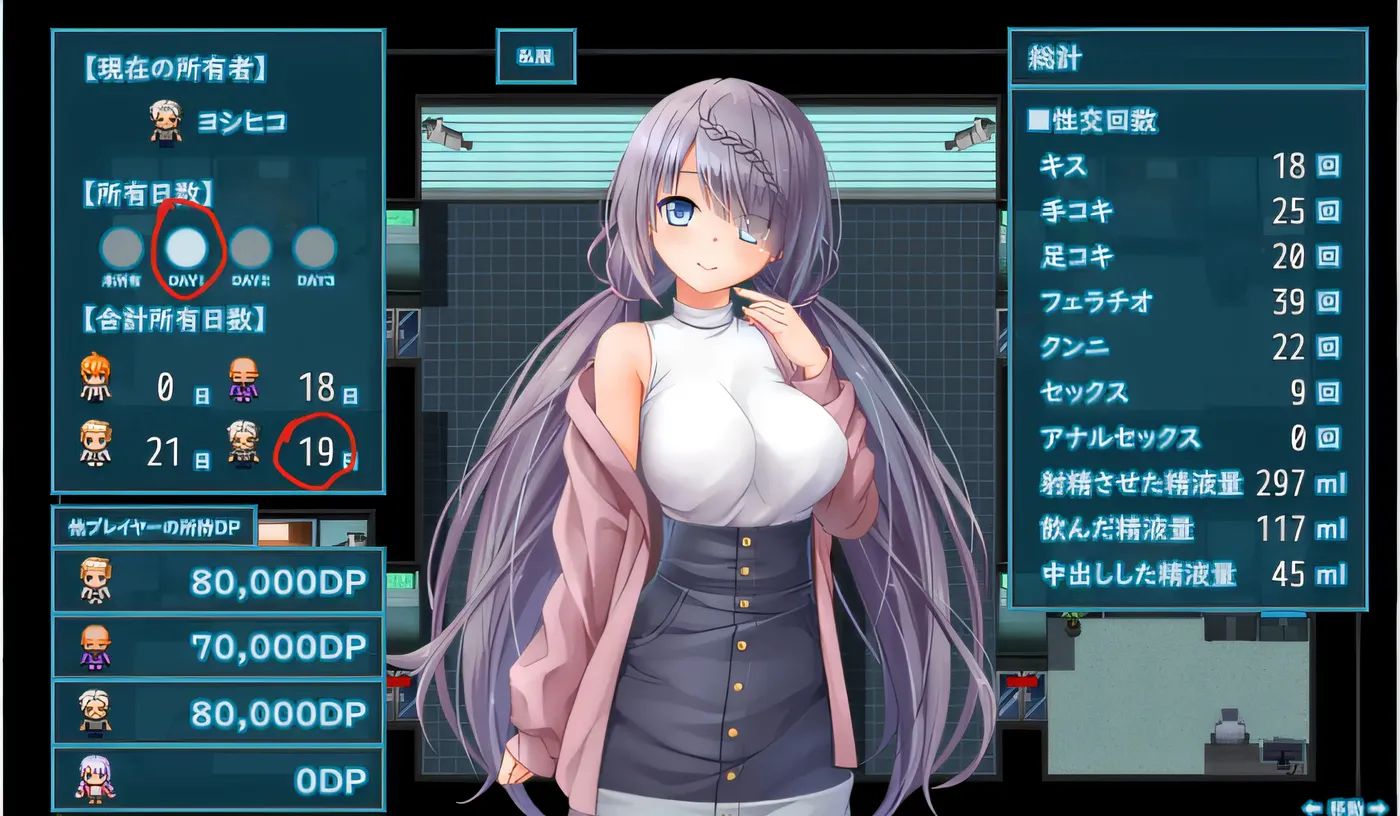Click the orange-haired character sprite beside 0日
Image resolution: width=1400 pixels, height=816 pixels.
coord(95,378)
